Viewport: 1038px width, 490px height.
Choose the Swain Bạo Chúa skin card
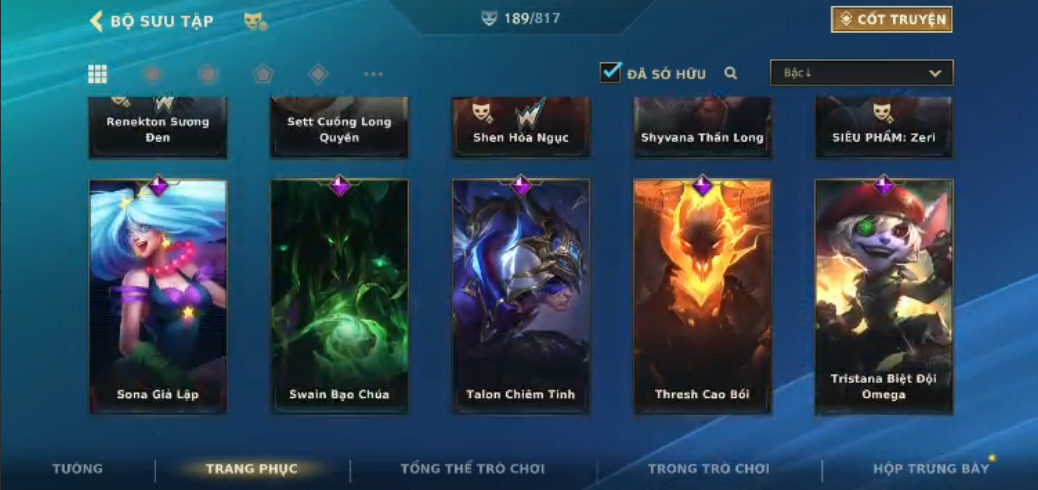(x=340, y=295)
